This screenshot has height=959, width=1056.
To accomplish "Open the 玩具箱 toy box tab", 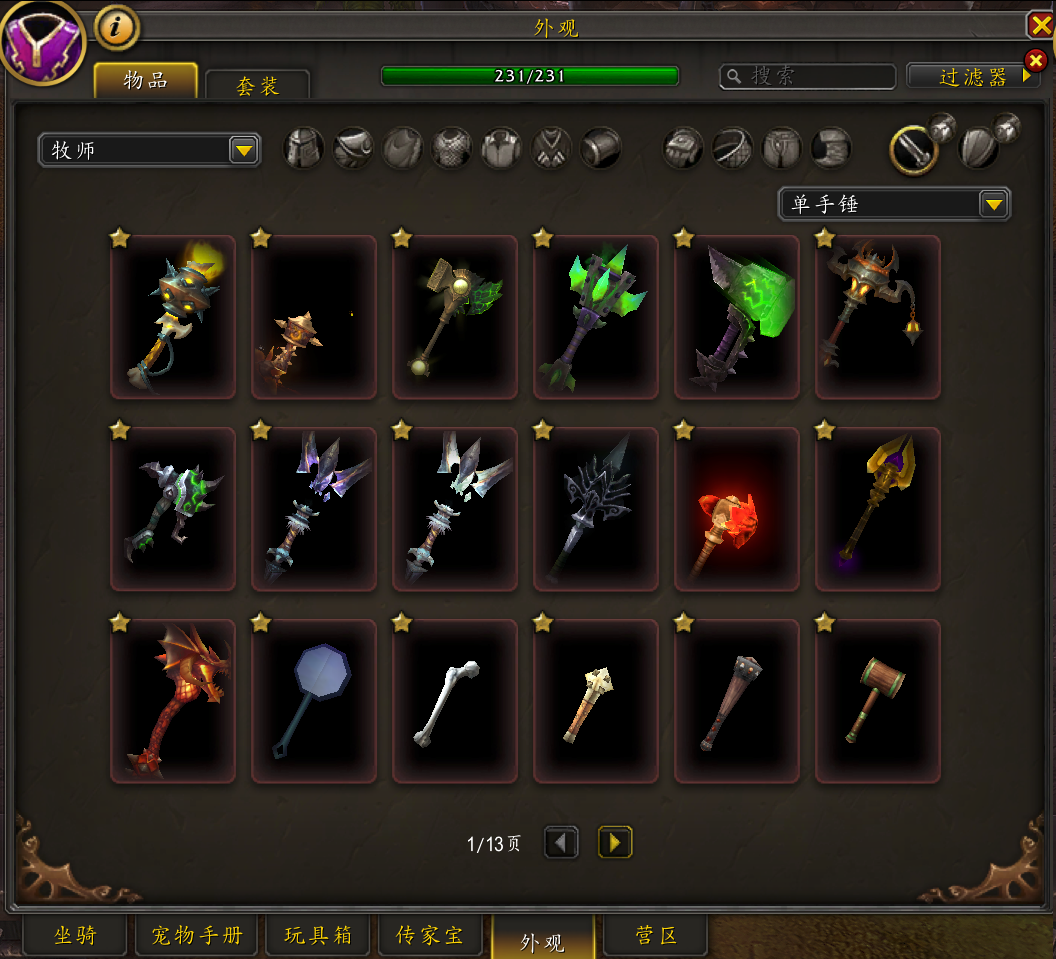I will [318, 936].
